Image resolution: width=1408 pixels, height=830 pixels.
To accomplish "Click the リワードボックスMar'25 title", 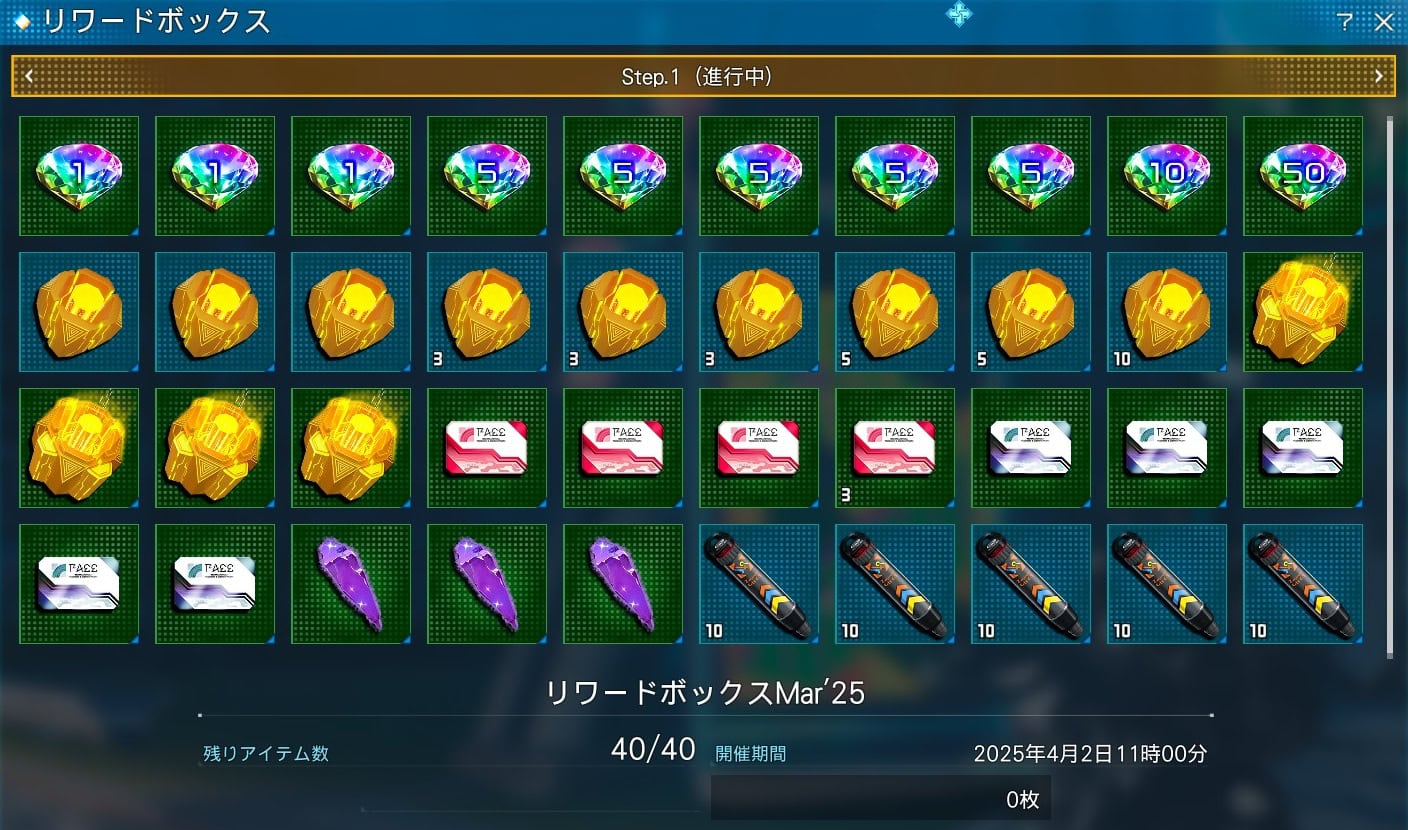I will [x=704, y=691].
